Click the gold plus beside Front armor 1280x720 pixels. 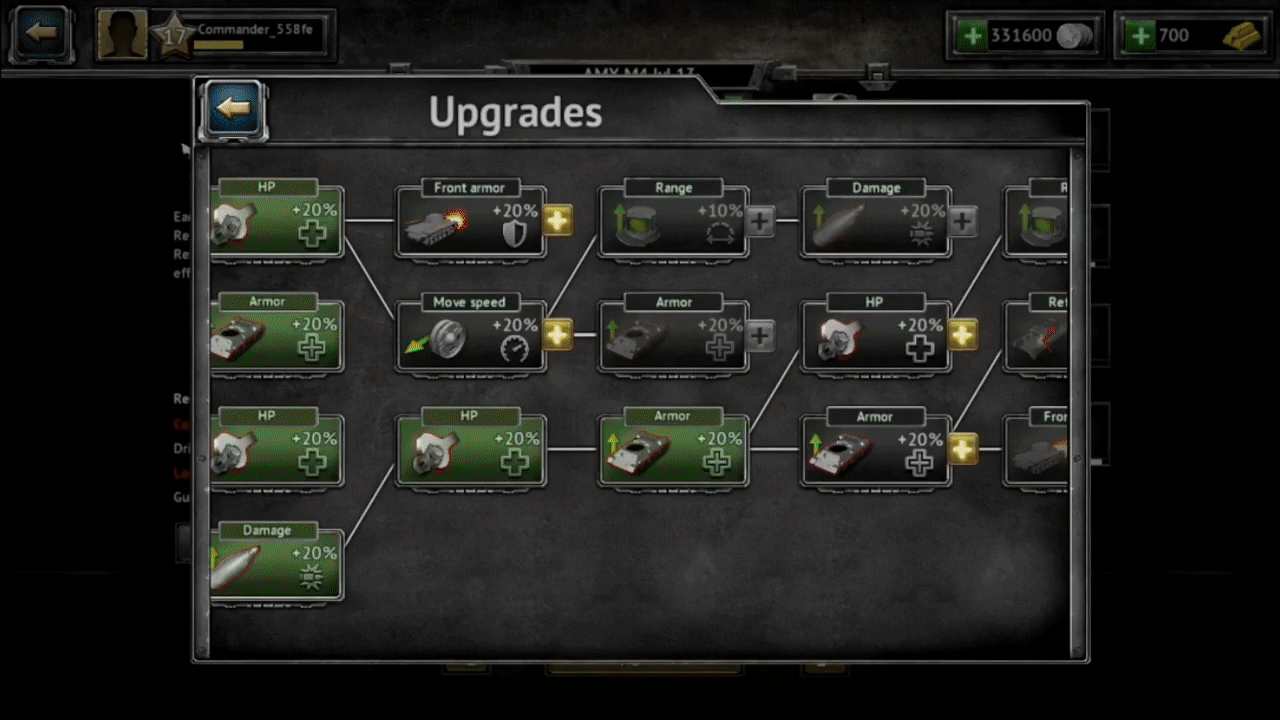558,221
